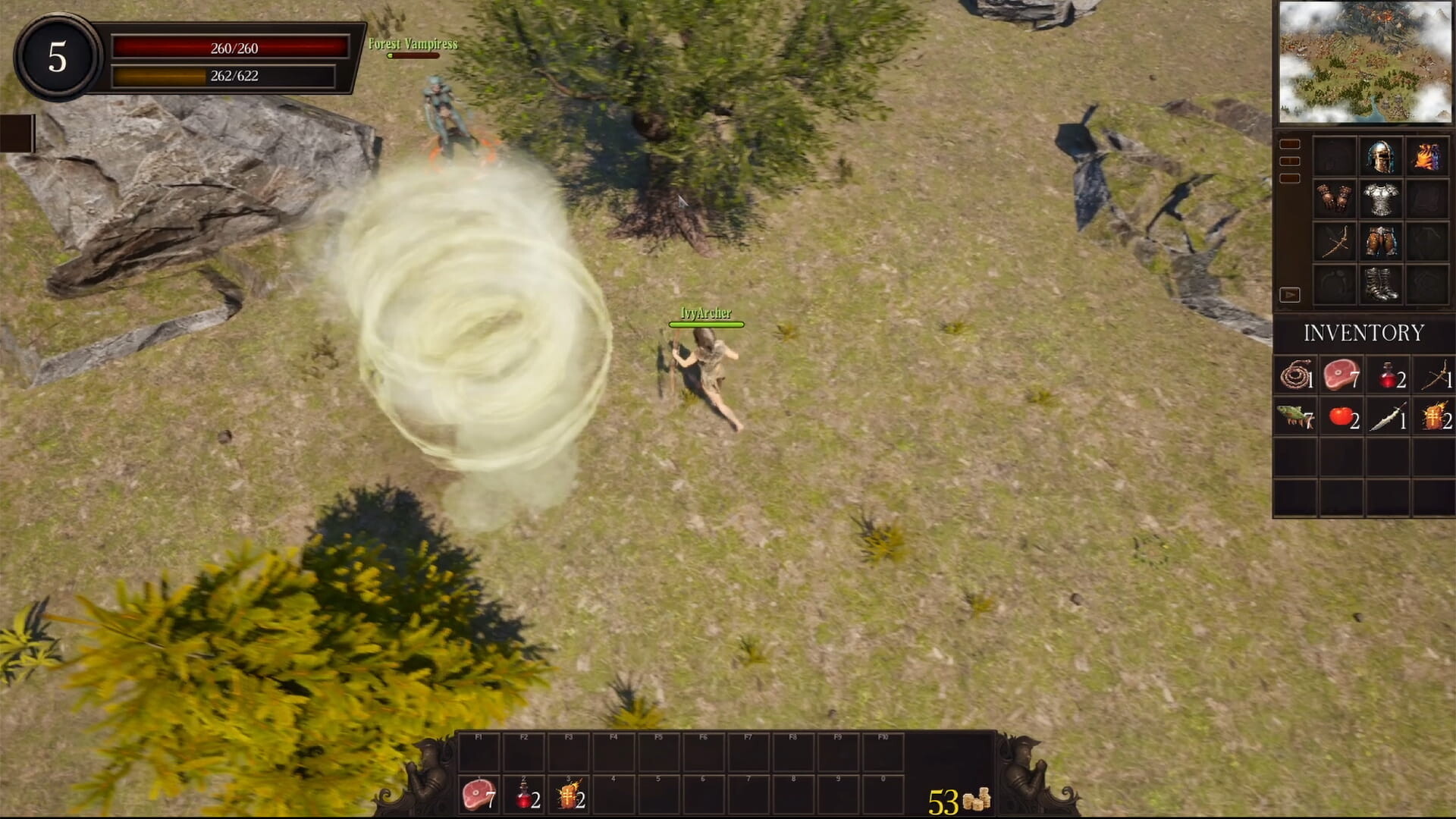The height and width of the screenshot is (819, 1456).
Task: Click the raw meat stack in the inventory
Action: (x=1341, y=375)
